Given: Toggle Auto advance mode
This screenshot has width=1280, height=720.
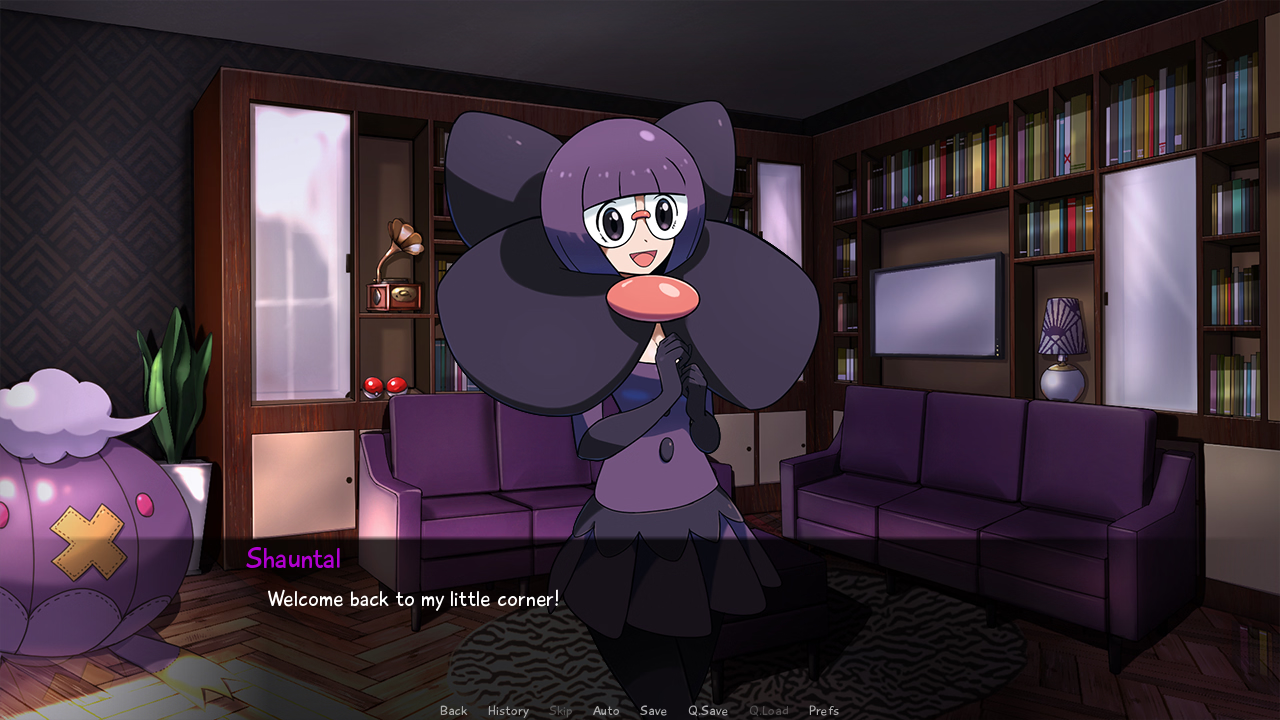Looking at the screenshot, I should pos(606,711).
